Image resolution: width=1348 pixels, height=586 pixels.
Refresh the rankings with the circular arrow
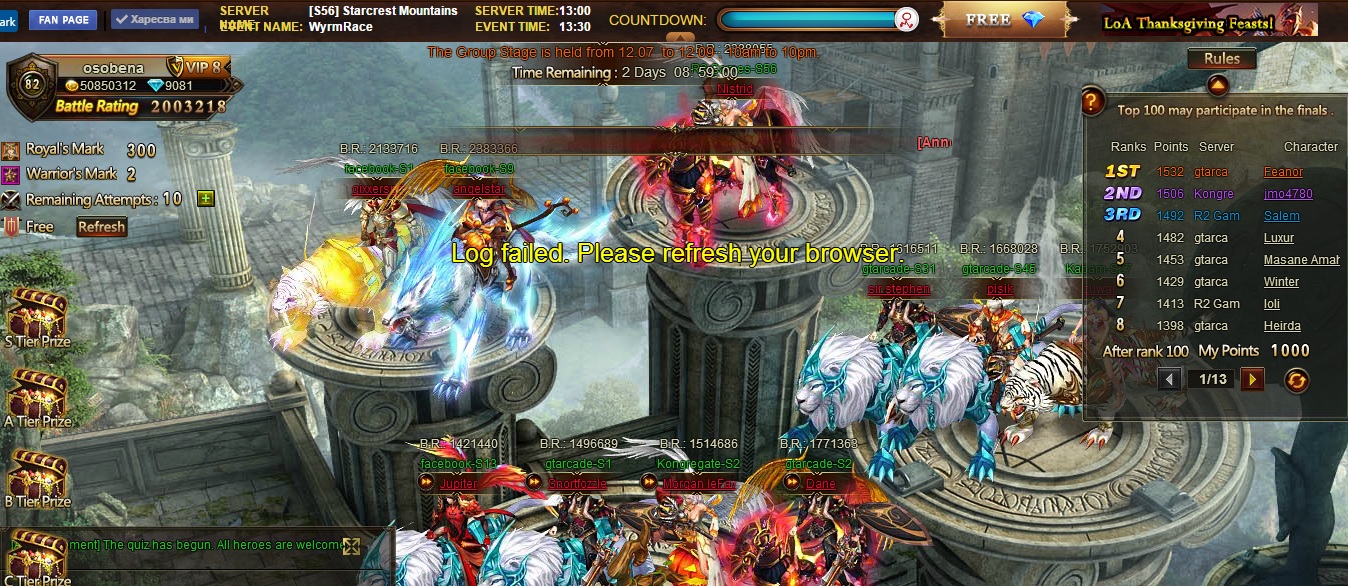(x=1296, y=380)
